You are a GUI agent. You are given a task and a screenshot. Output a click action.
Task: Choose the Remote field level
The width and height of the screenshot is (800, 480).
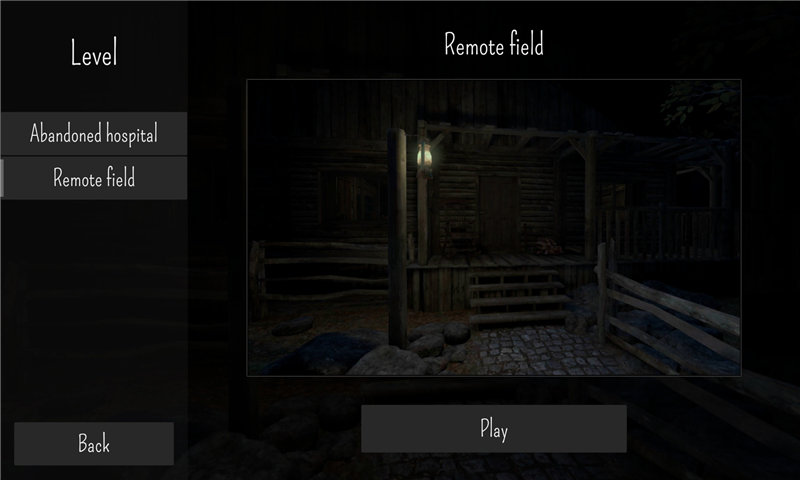point(94,179)
